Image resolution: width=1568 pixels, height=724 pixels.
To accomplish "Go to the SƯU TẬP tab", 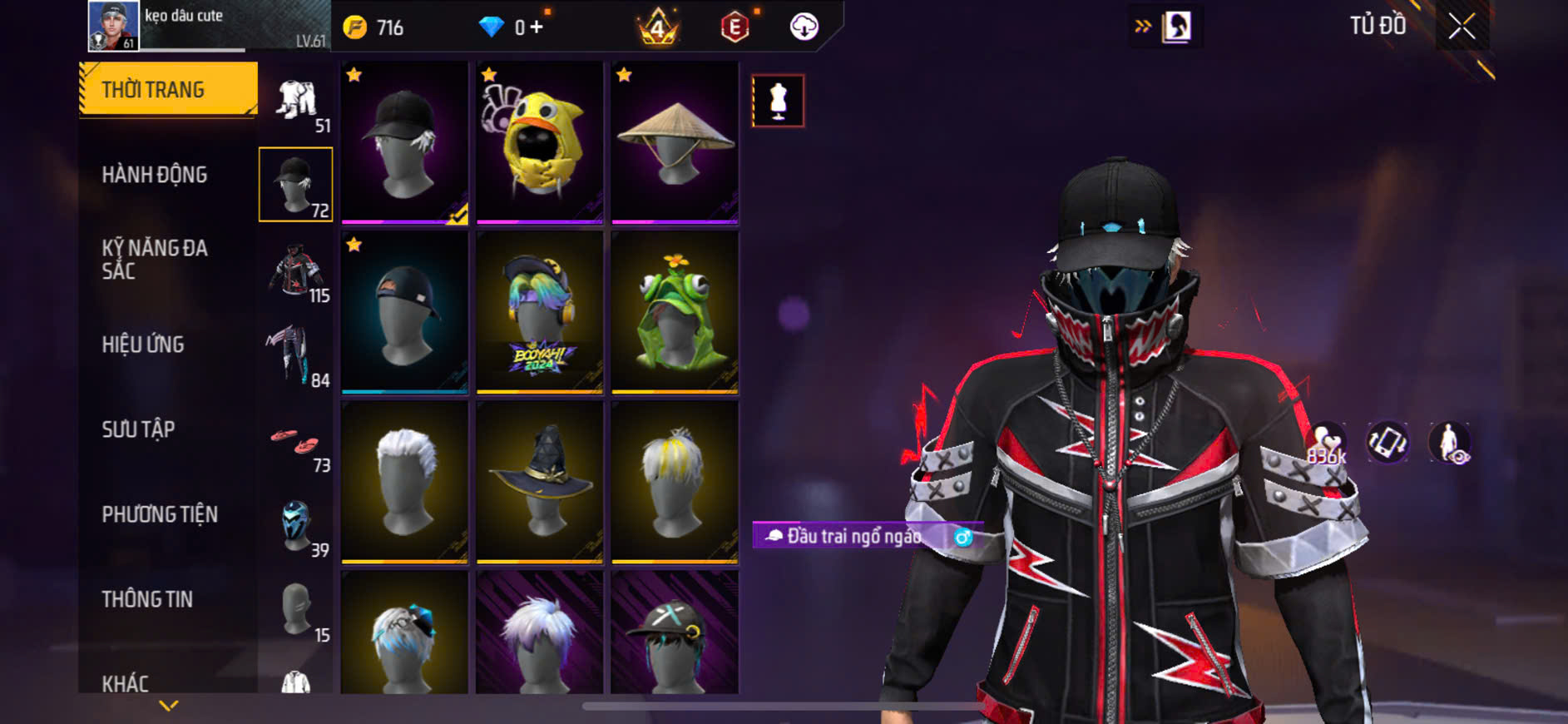I will [x=138, y=429].
